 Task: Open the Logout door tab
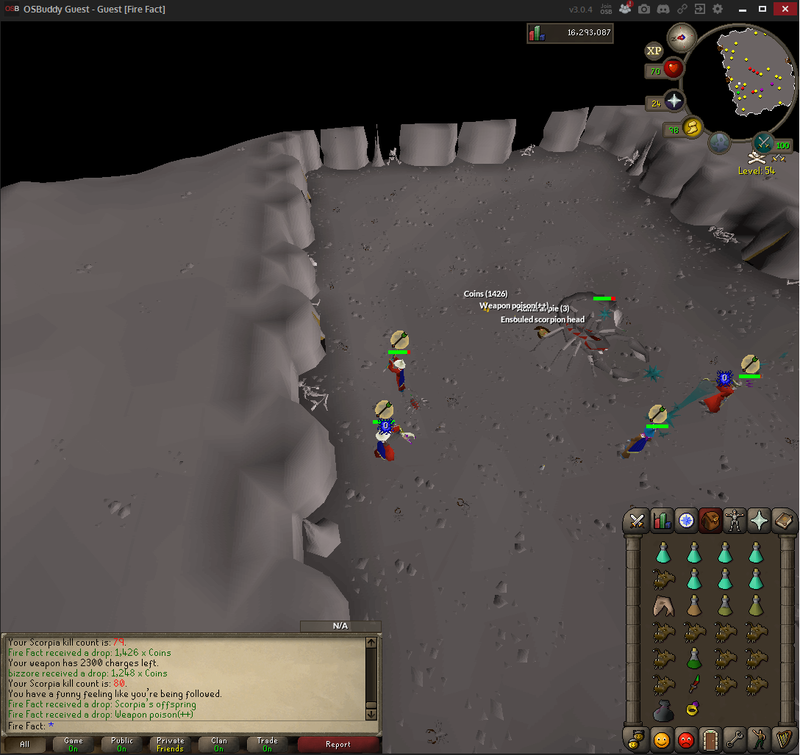[709, 740]
